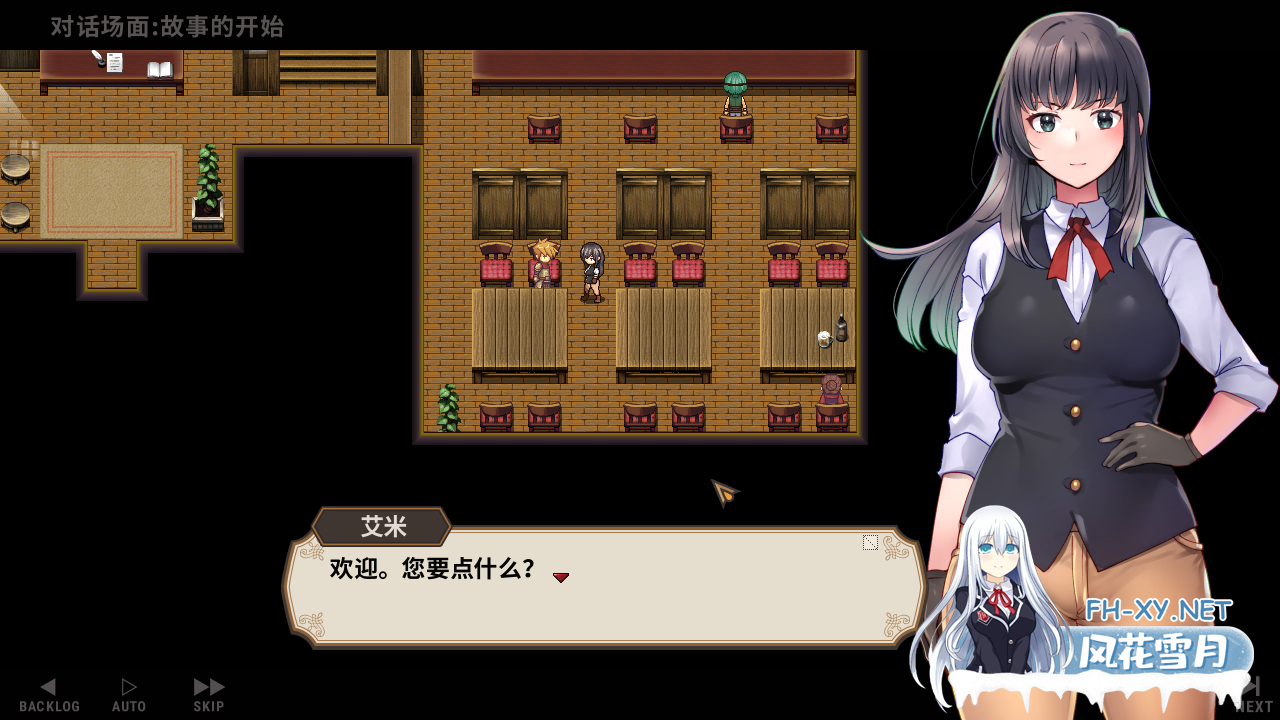Click the Auto play triangle icon
This screenshot has height=720, width=1280.
129,686
